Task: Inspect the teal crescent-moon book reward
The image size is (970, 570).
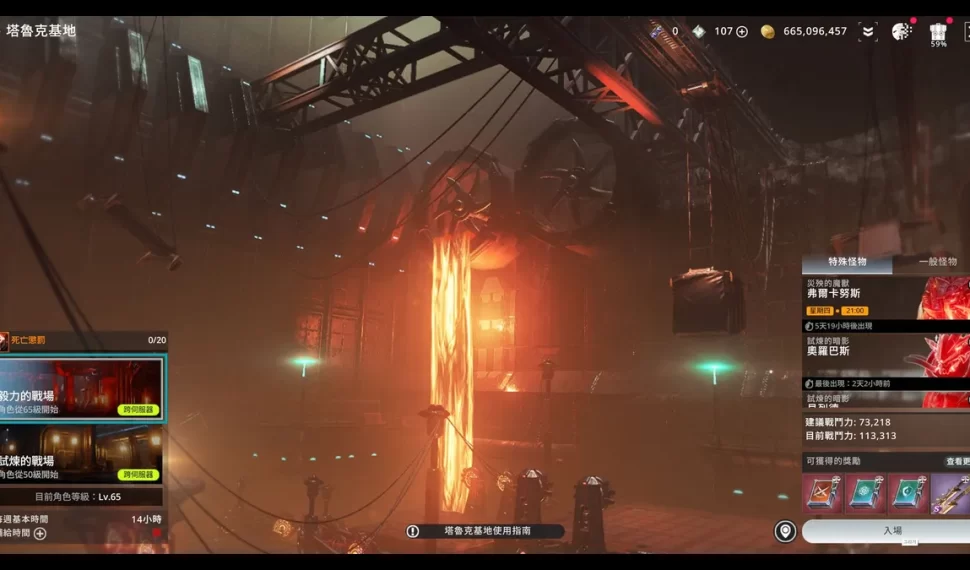Action: (908, 494)
